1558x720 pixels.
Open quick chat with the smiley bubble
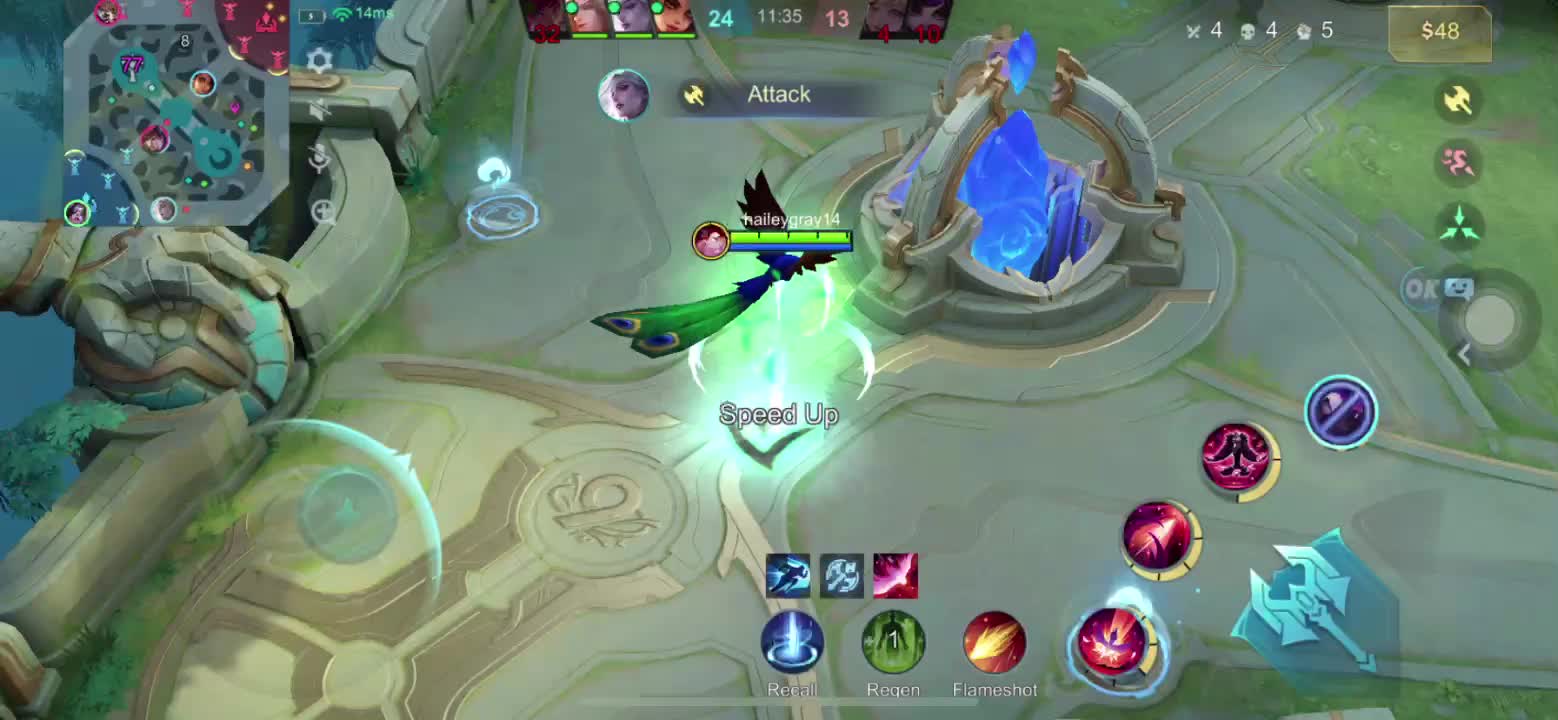(1460, 289)
